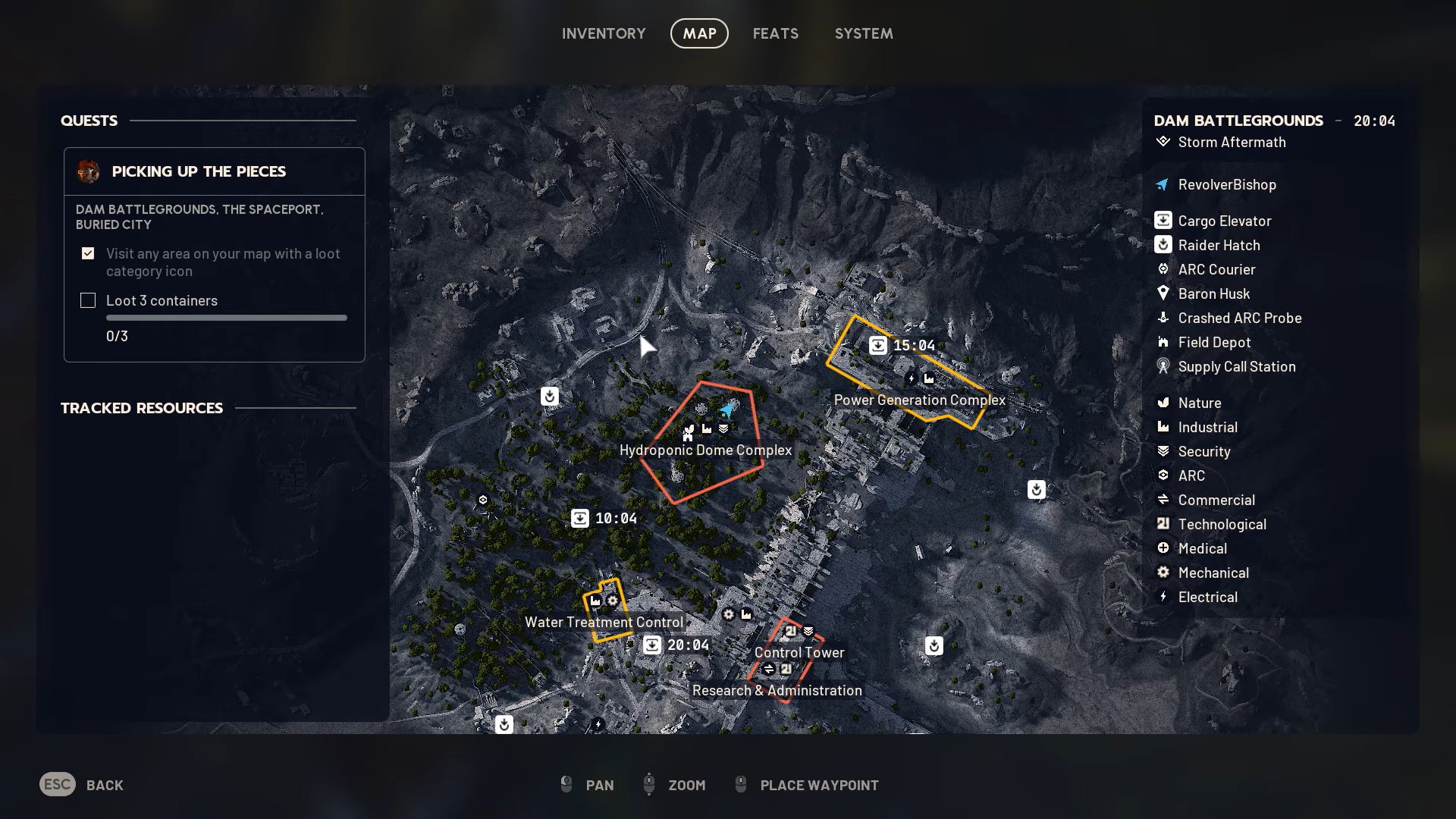Select the Crashed ARC Probe legend entry
The height and width of the screenshot is (819, 1456).
pyautogui.click(x=1163, y=318)
